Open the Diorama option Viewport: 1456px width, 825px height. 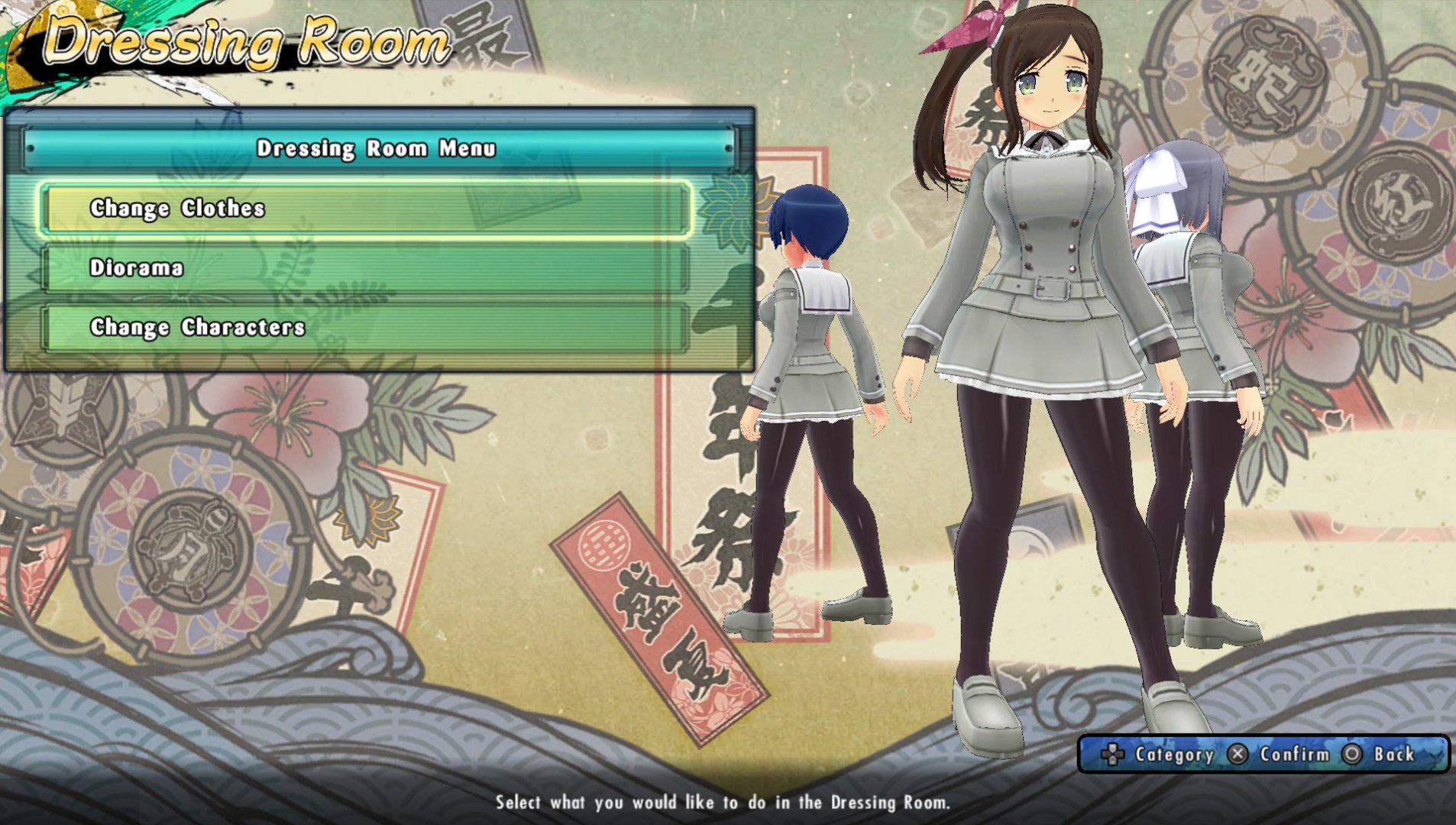[367, 267]
